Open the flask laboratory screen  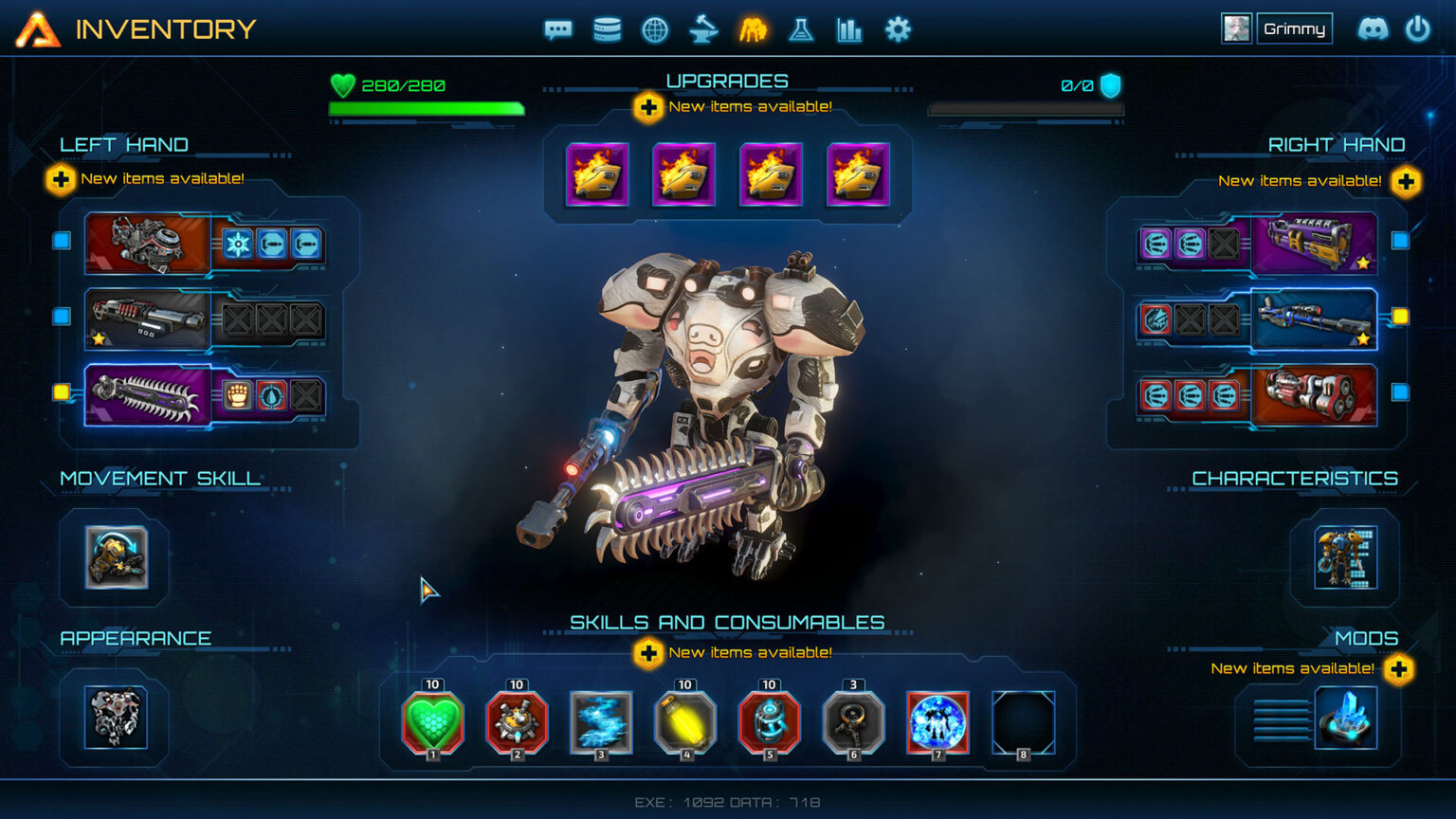tap(801, 29)
